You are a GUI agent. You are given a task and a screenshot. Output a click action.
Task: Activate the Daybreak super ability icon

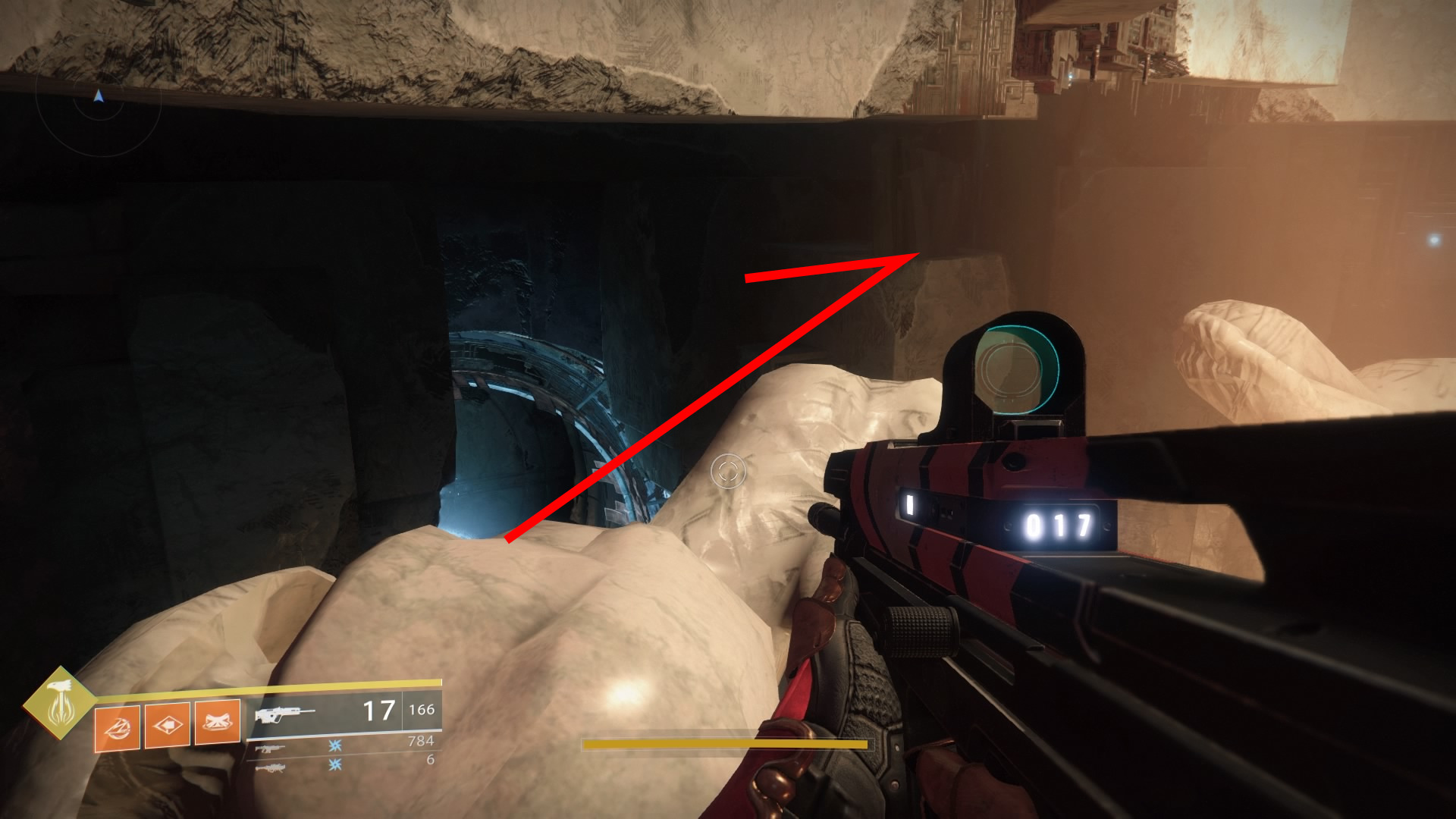point(60,703)
